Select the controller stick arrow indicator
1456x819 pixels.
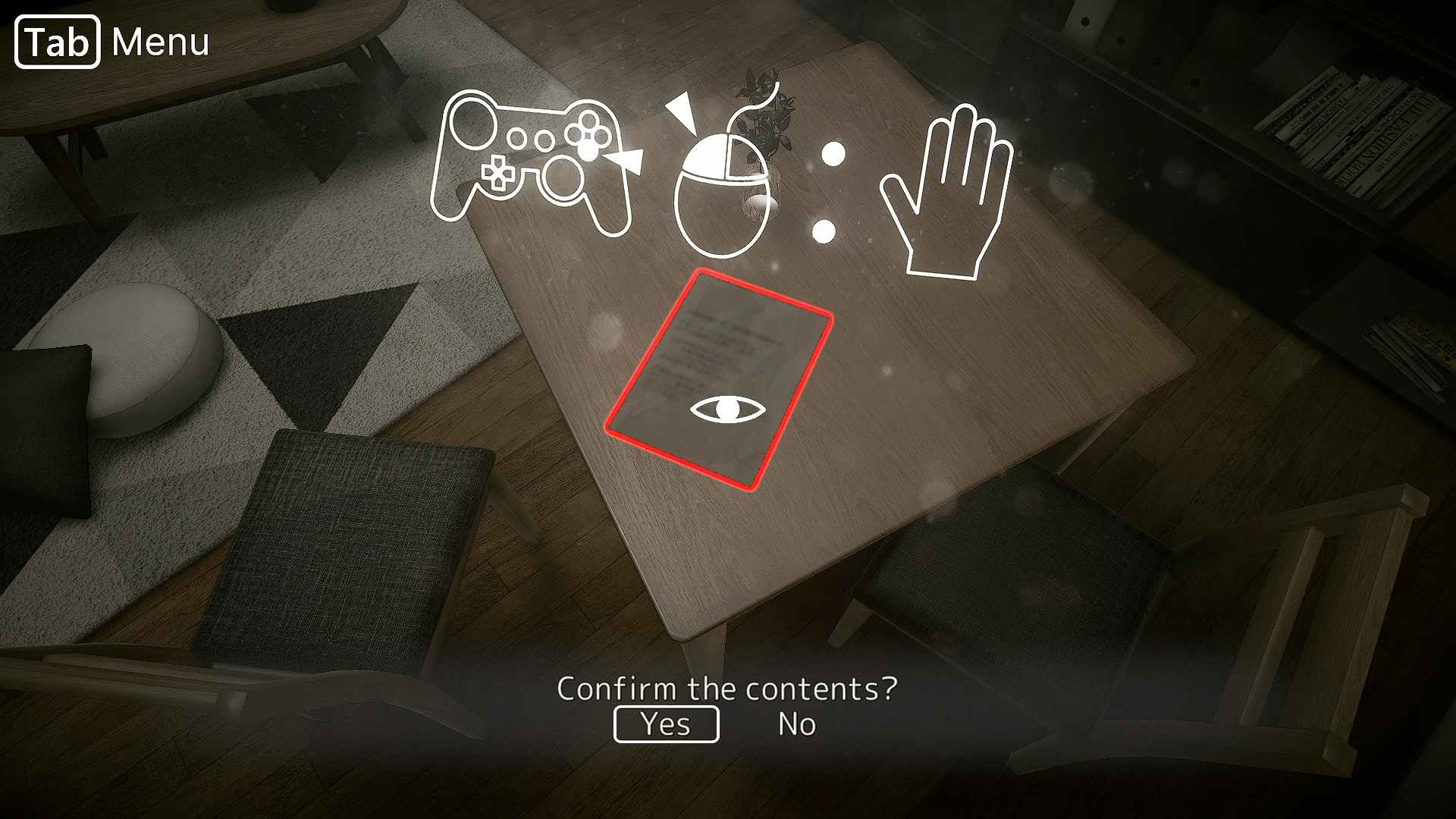point(627,159)
